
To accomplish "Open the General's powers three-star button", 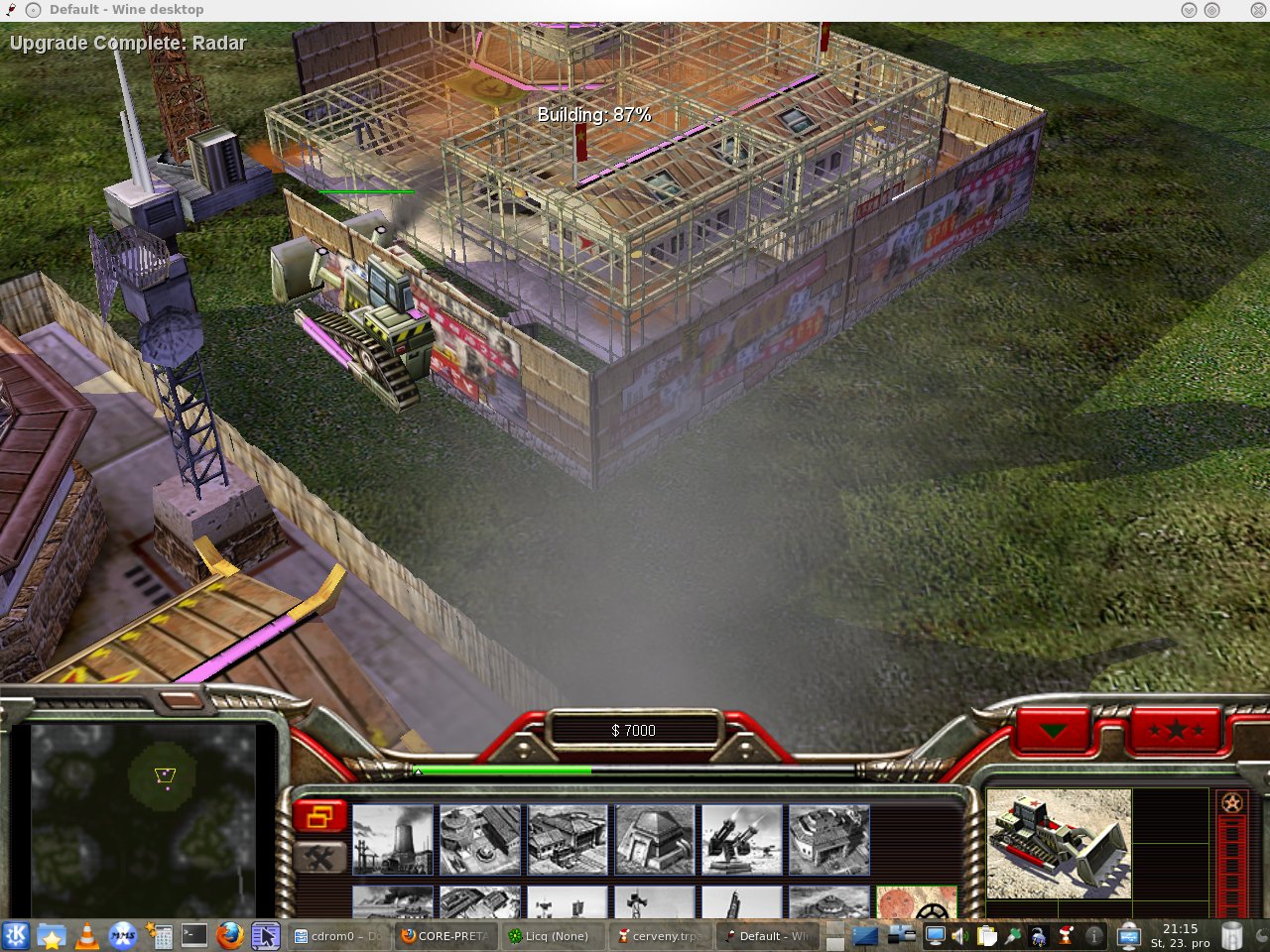I will [x=1176, y=732].
